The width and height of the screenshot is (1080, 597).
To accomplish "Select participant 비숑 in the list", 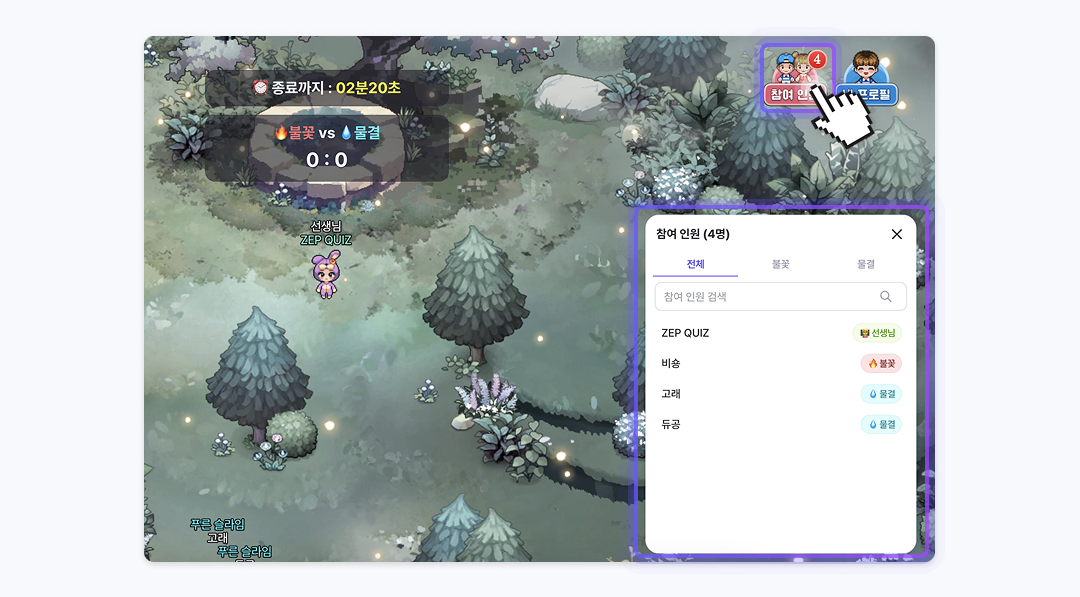I will 671,364.
